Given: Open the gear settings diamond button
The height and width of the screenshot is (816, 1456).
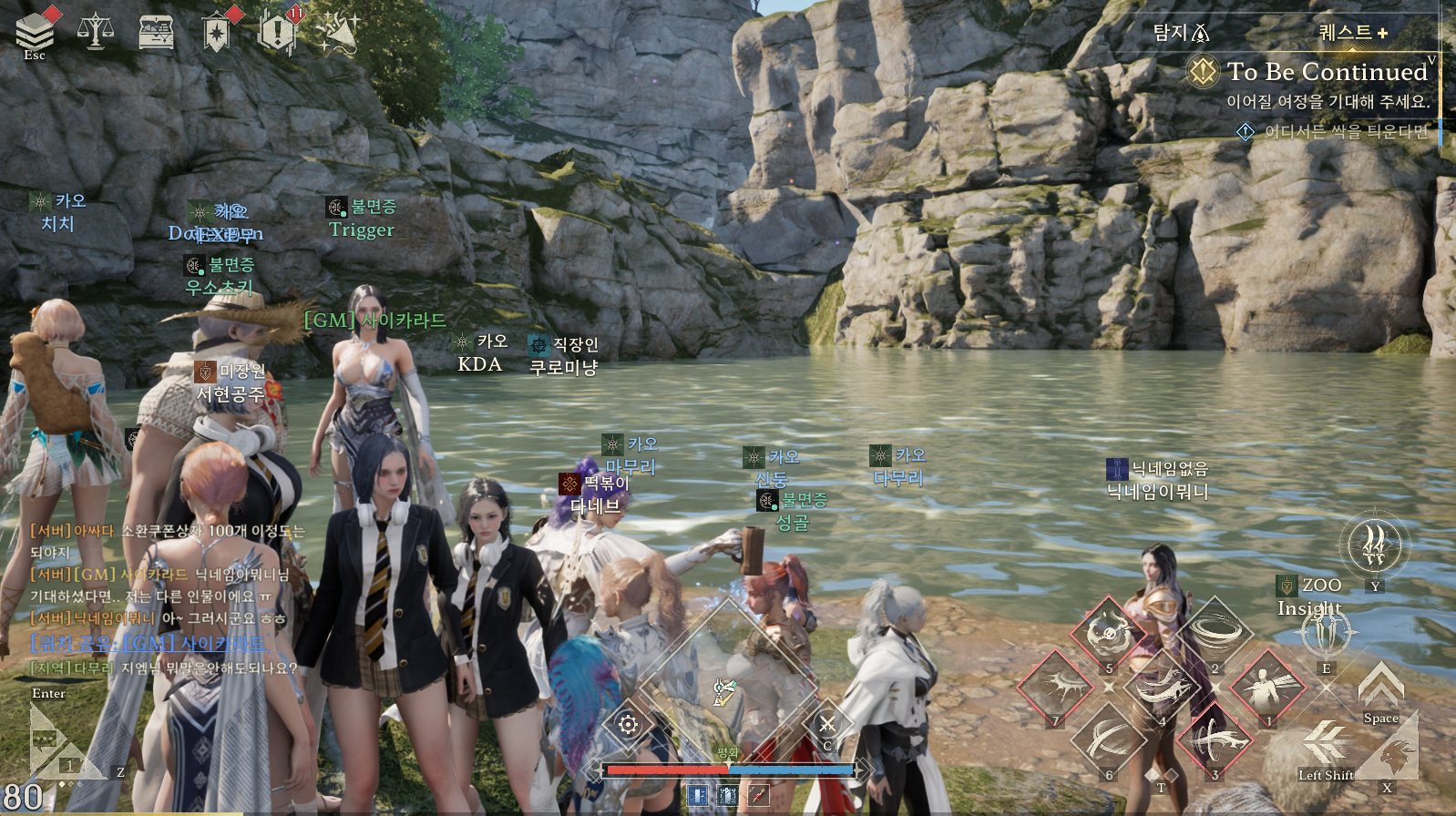Looking at the screenshot, I should pyautogui.click(x=628, y=725).
